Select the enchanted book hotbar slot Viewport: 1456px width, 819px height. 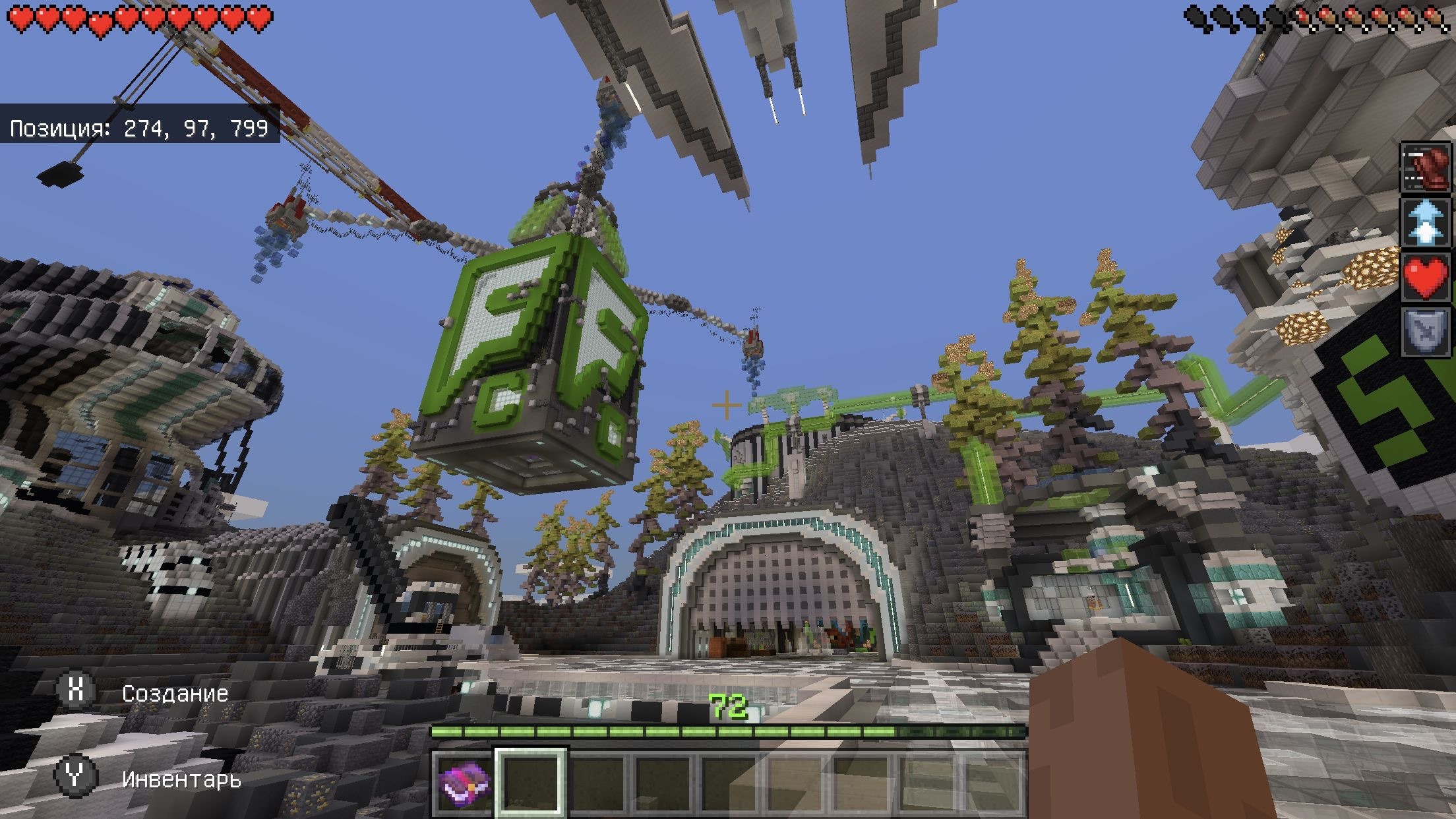tap(462, 783)
